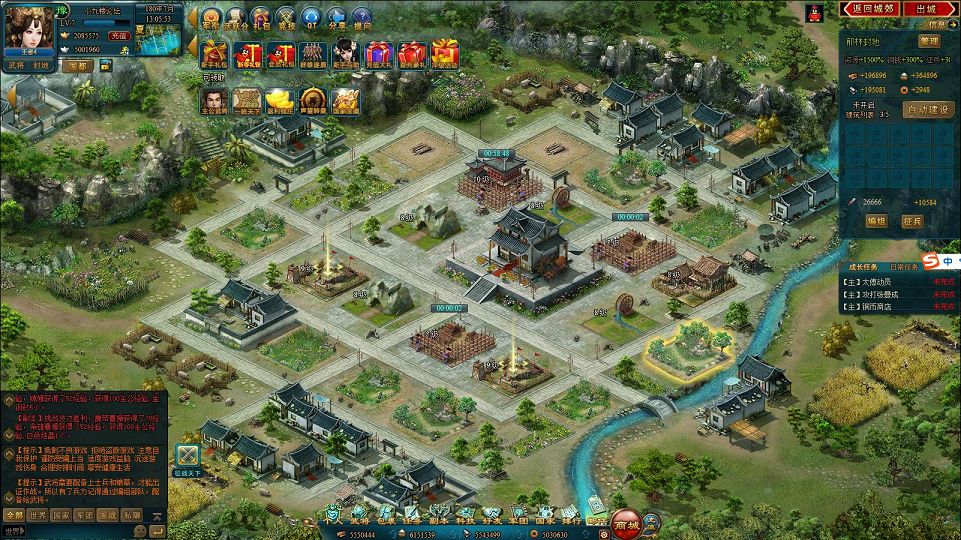The height and width of the screenshot is (540, 961).
Task: Click the 充值 recharge button beside gold
Action: [119, 35]
